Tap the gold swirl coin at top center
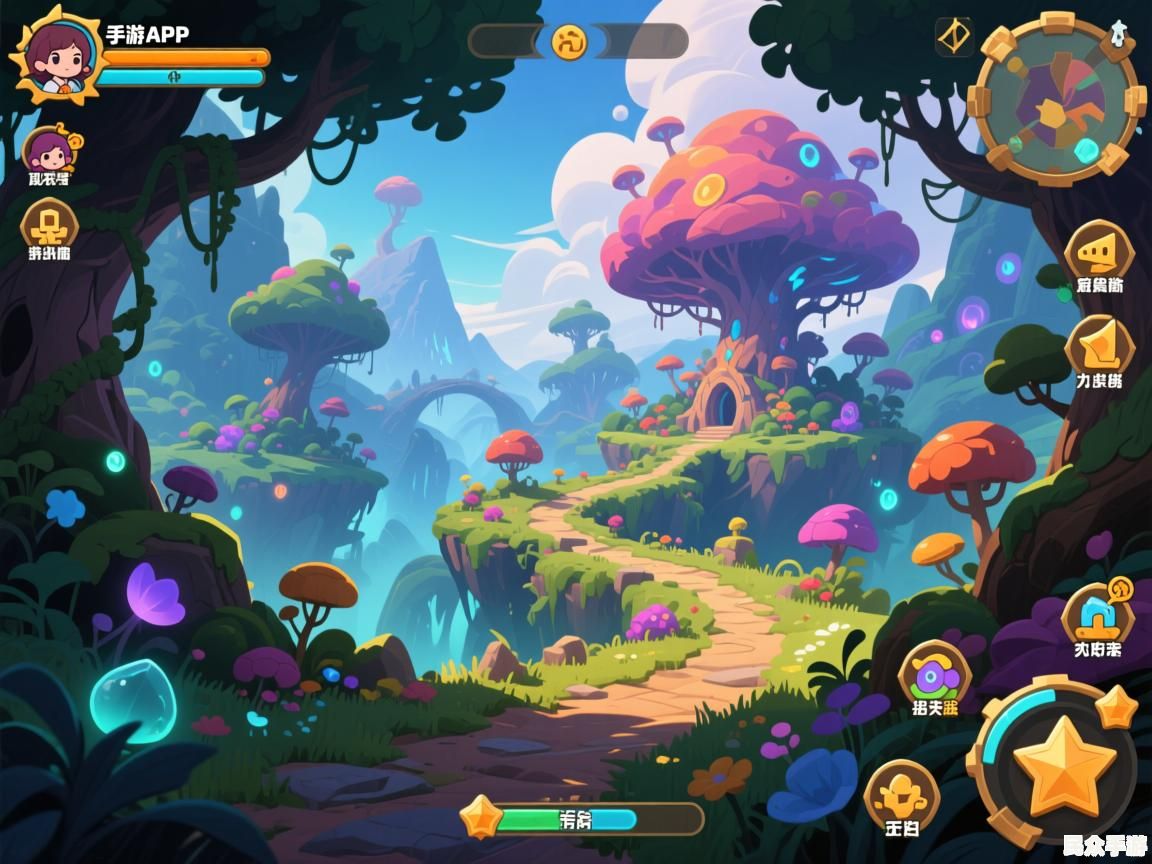Image resolution: width=1152 pixels, height=864 pixels. tap(570, 41)
